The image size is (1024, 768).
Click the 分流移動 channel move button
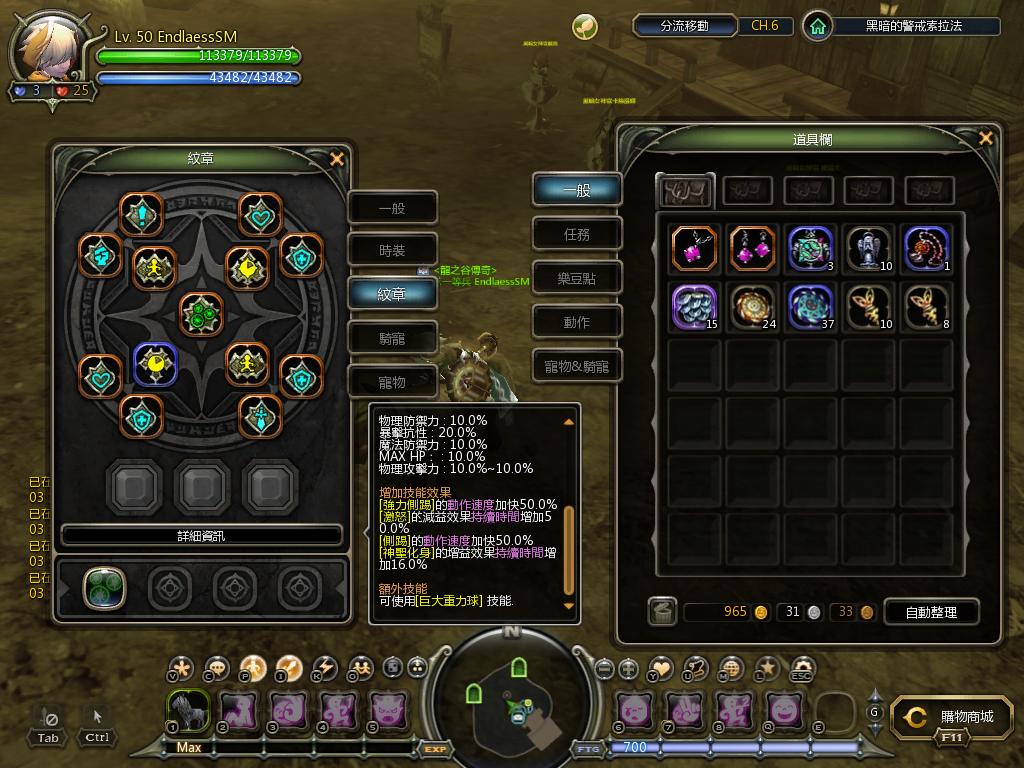[685, 26]
